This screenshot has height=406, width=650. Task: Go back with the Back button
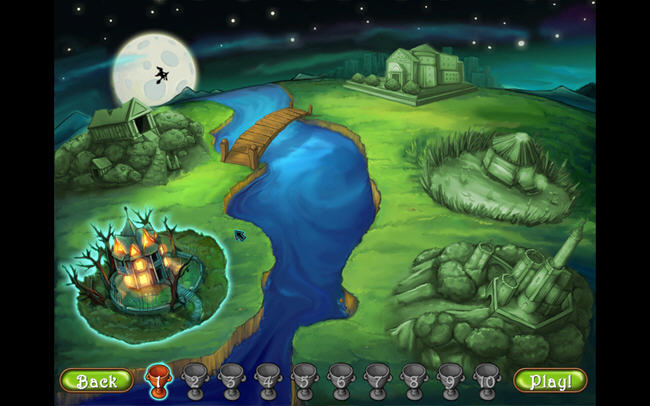96,381
